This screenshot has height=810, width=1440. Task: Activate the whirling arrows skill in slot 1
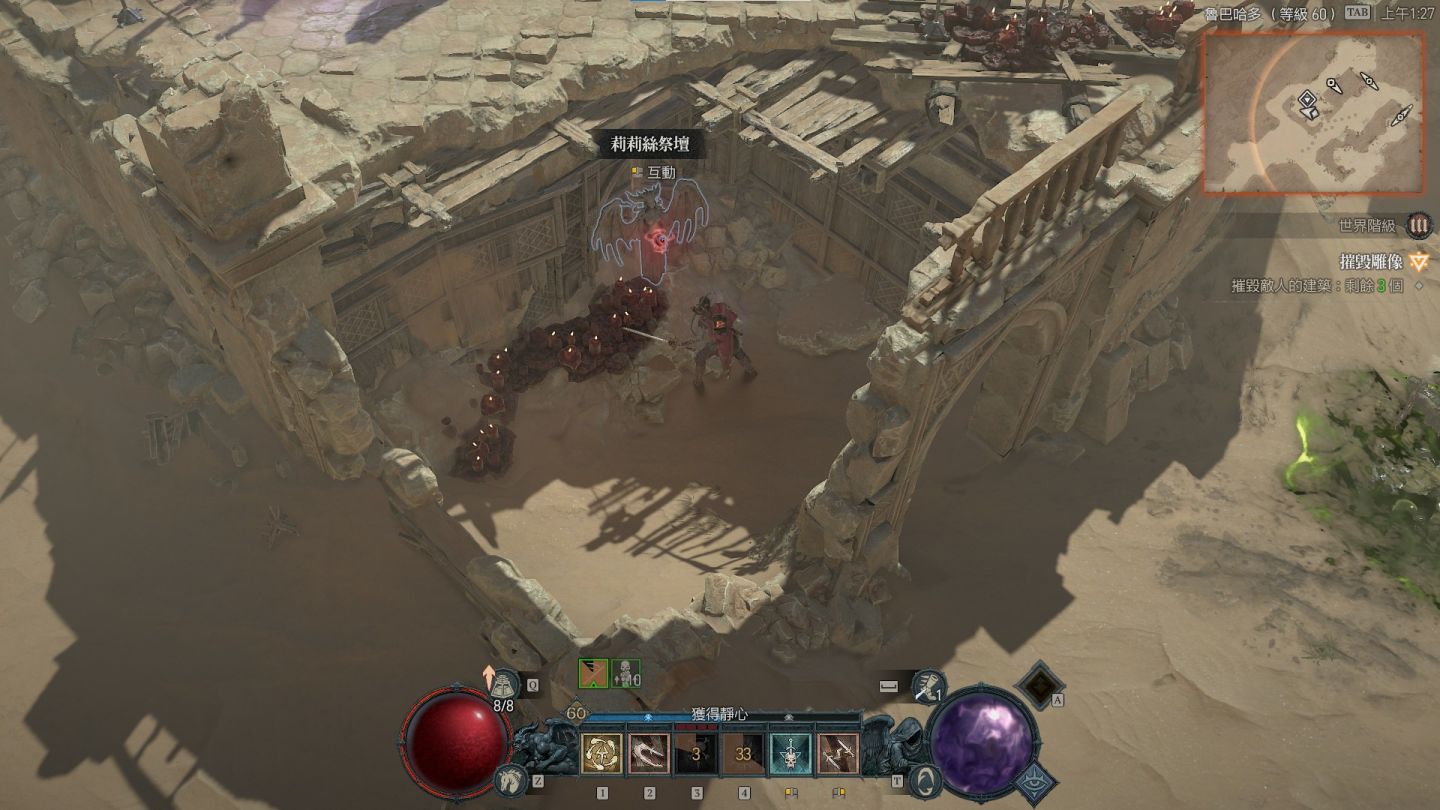pyautogui.click(x=602, y=753)
